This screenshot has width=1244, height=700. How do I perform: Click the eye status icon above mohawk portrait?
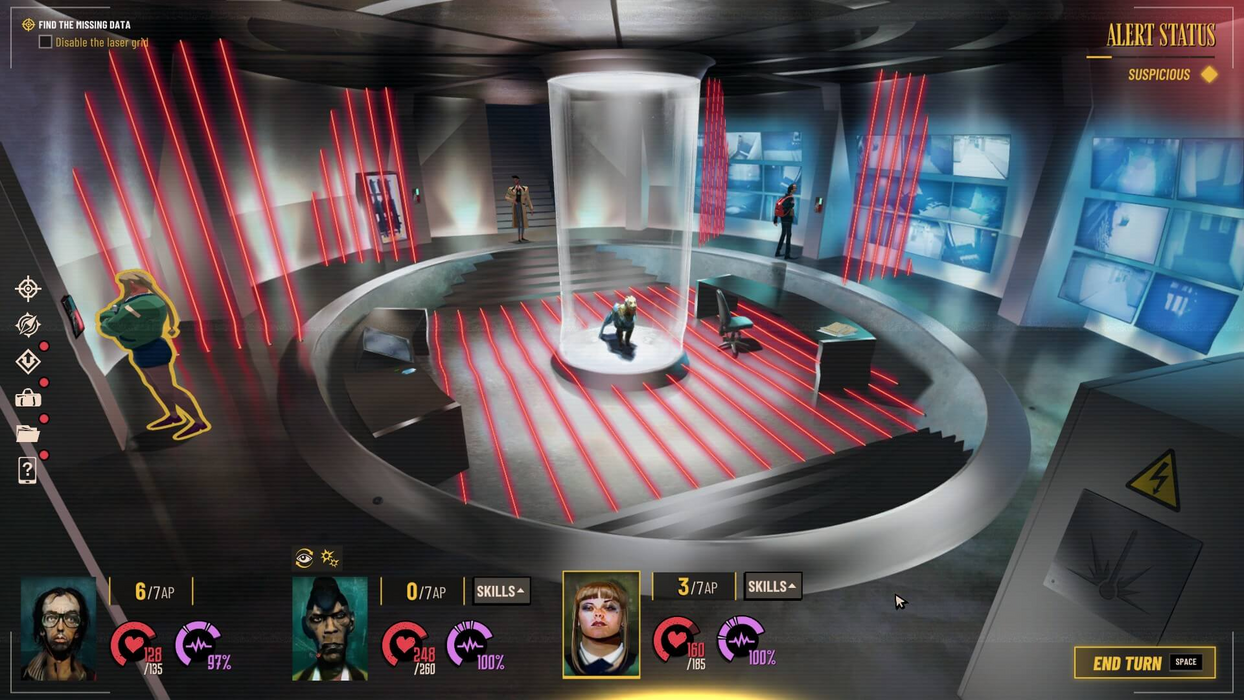304,558
